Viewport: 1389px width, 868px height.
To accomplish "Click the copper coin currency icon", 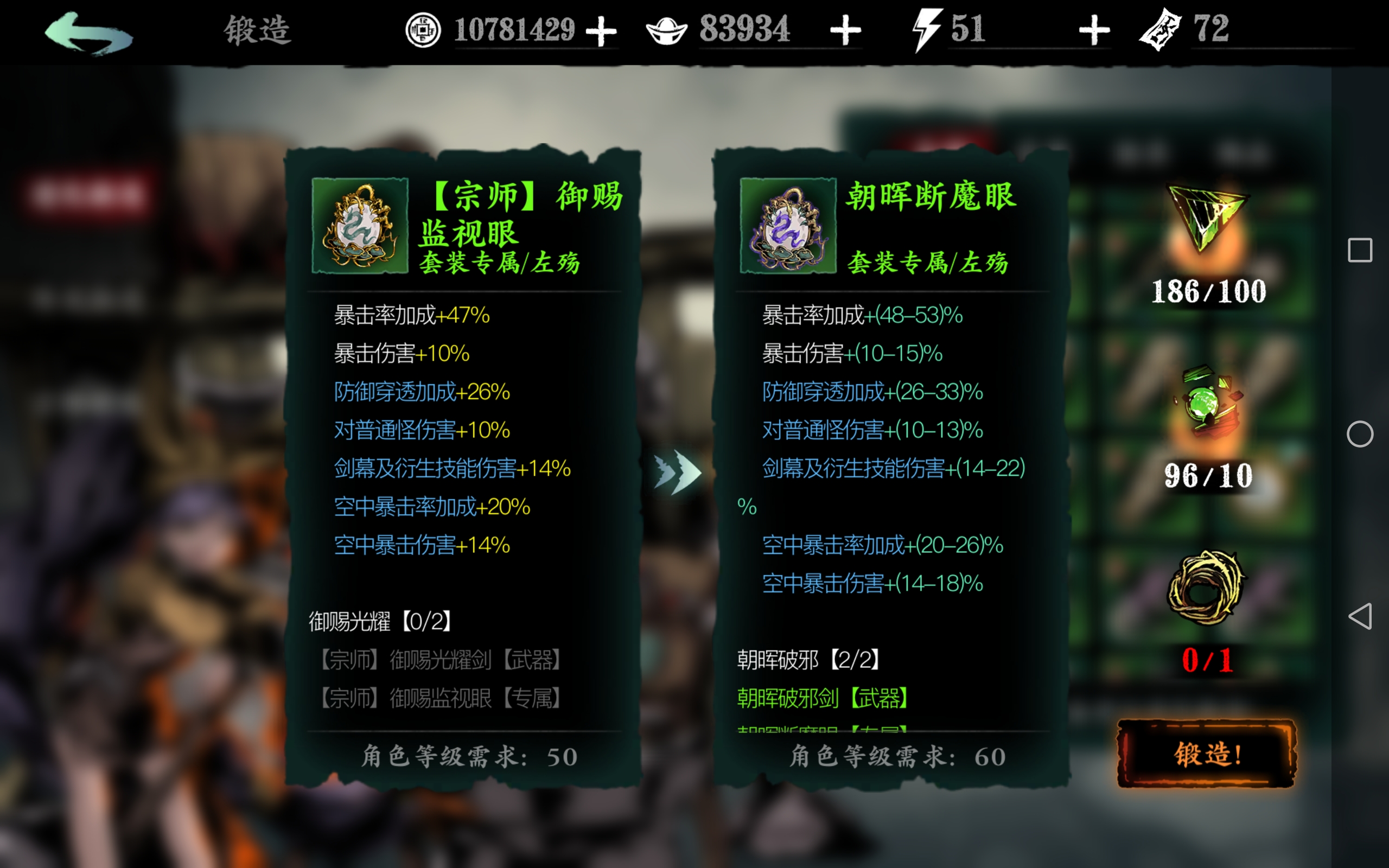I will pyautogui.click(x=423, y=31).
